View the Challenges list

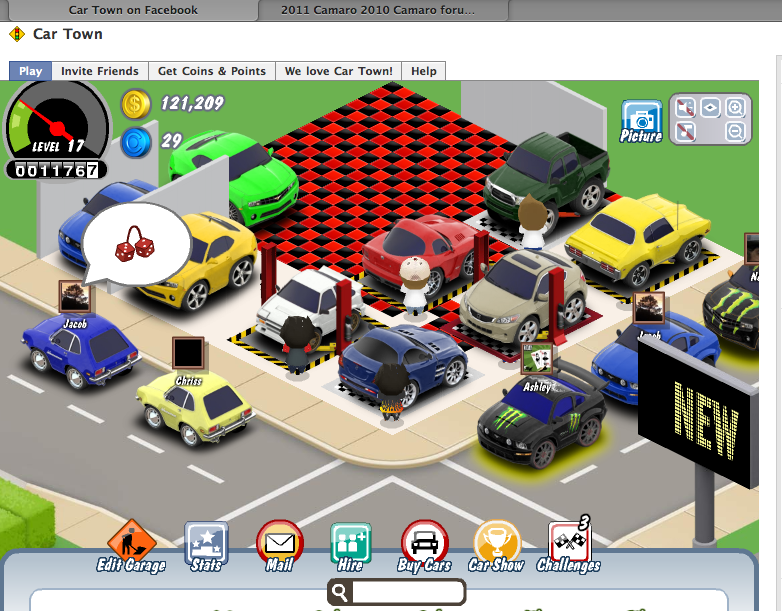point(568,543)
